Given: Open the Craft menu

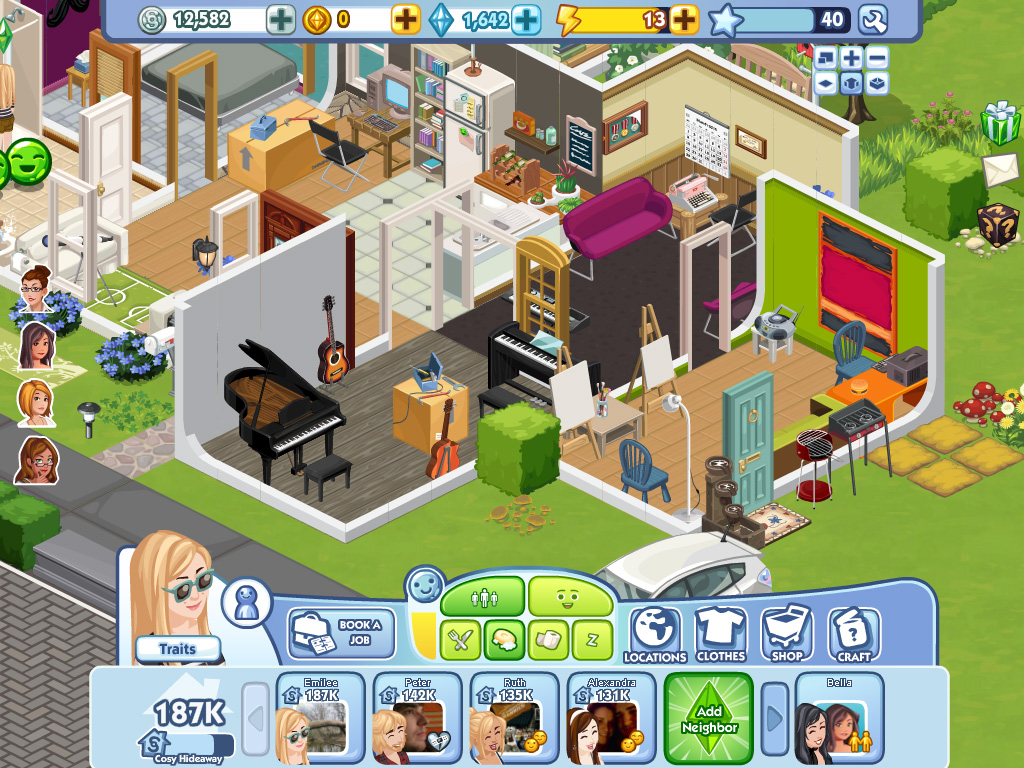Looking at the screenshot, I should 853,634.
